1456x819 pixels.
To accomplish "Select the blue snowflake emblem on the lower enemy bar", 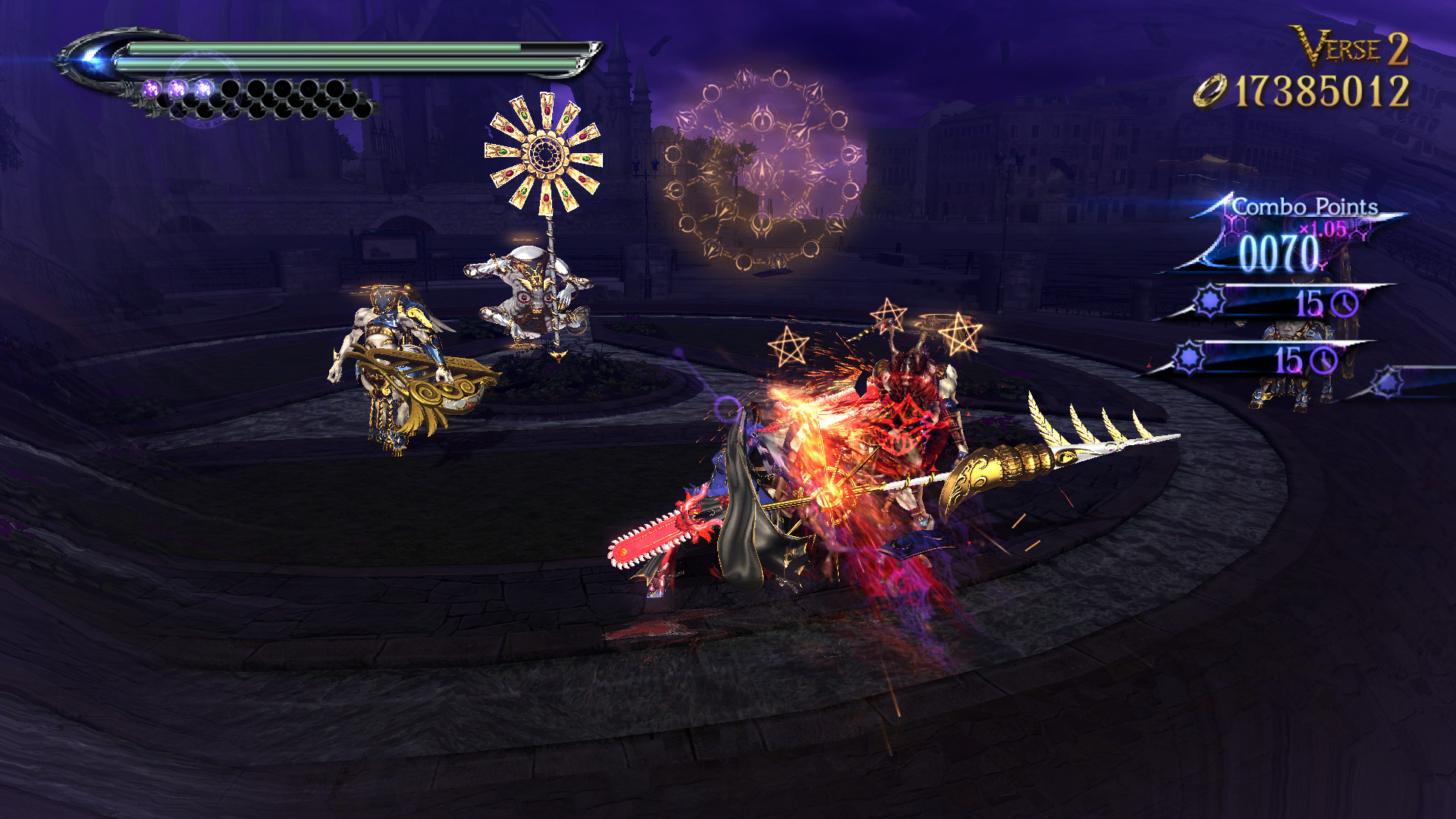I will point(1188,356).
